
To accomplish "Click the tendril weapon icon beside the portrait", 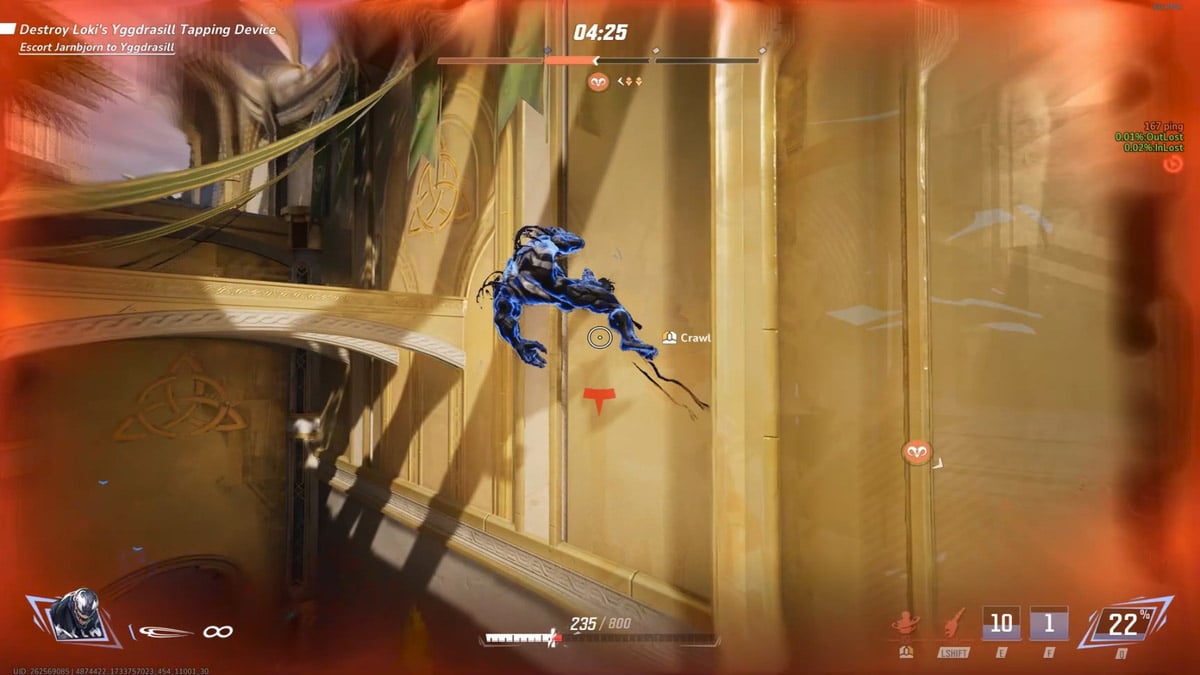I will click(x=166, y=632).
